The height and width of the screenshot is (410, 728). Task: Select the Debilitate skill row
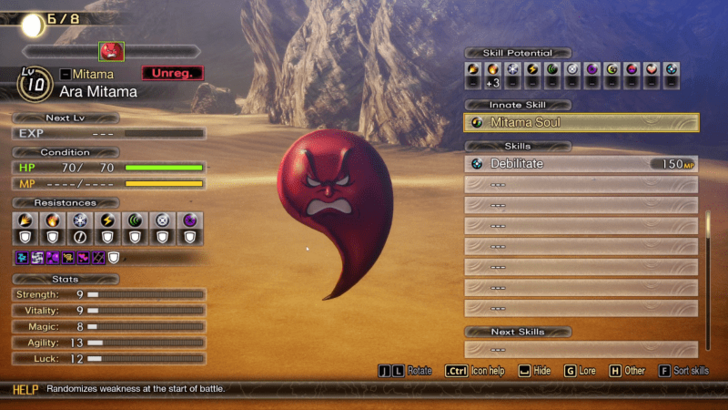pyautogui.click(x=581, y=164)
